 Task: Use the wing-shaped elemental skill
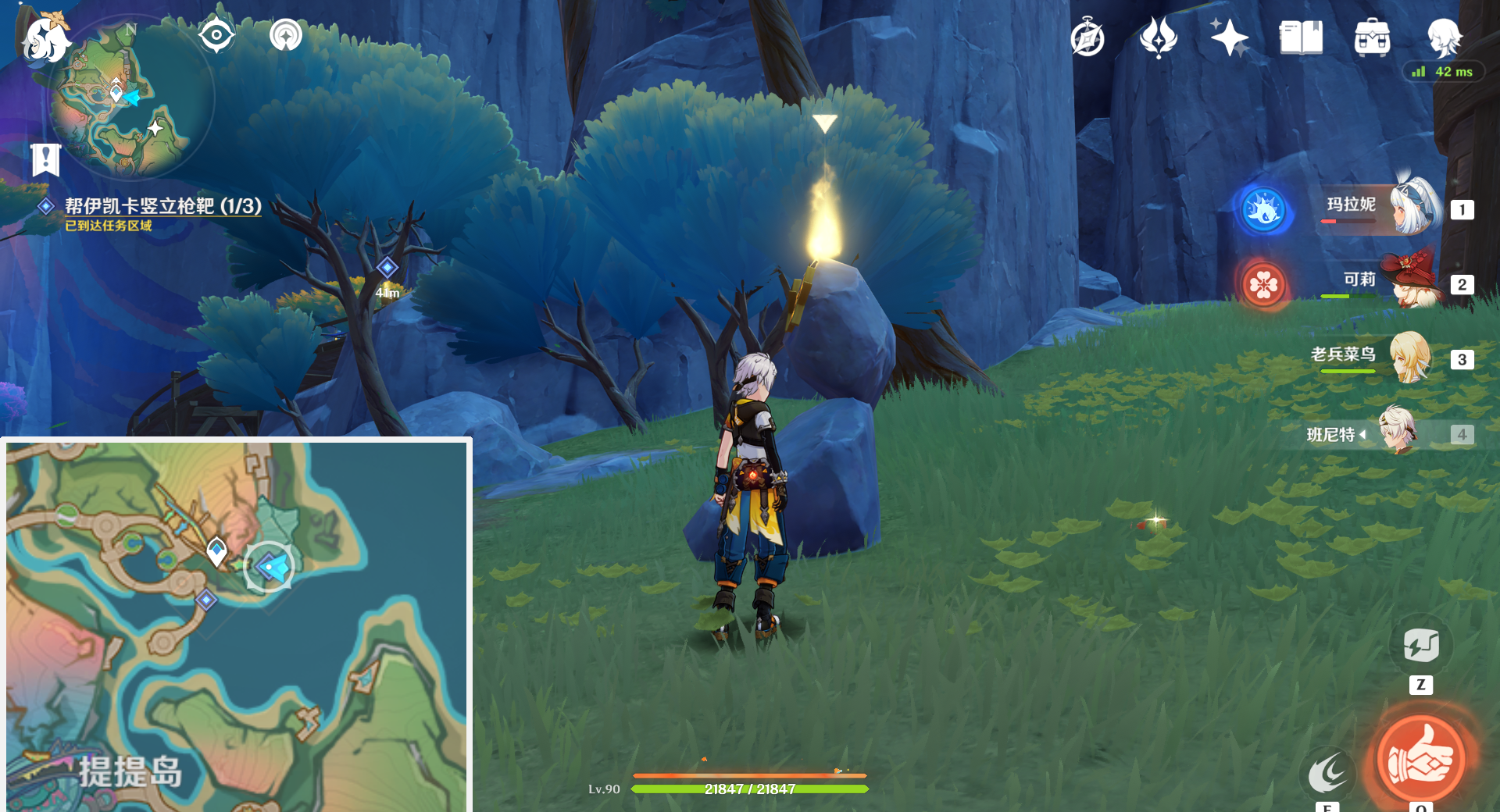(1327, 775)
